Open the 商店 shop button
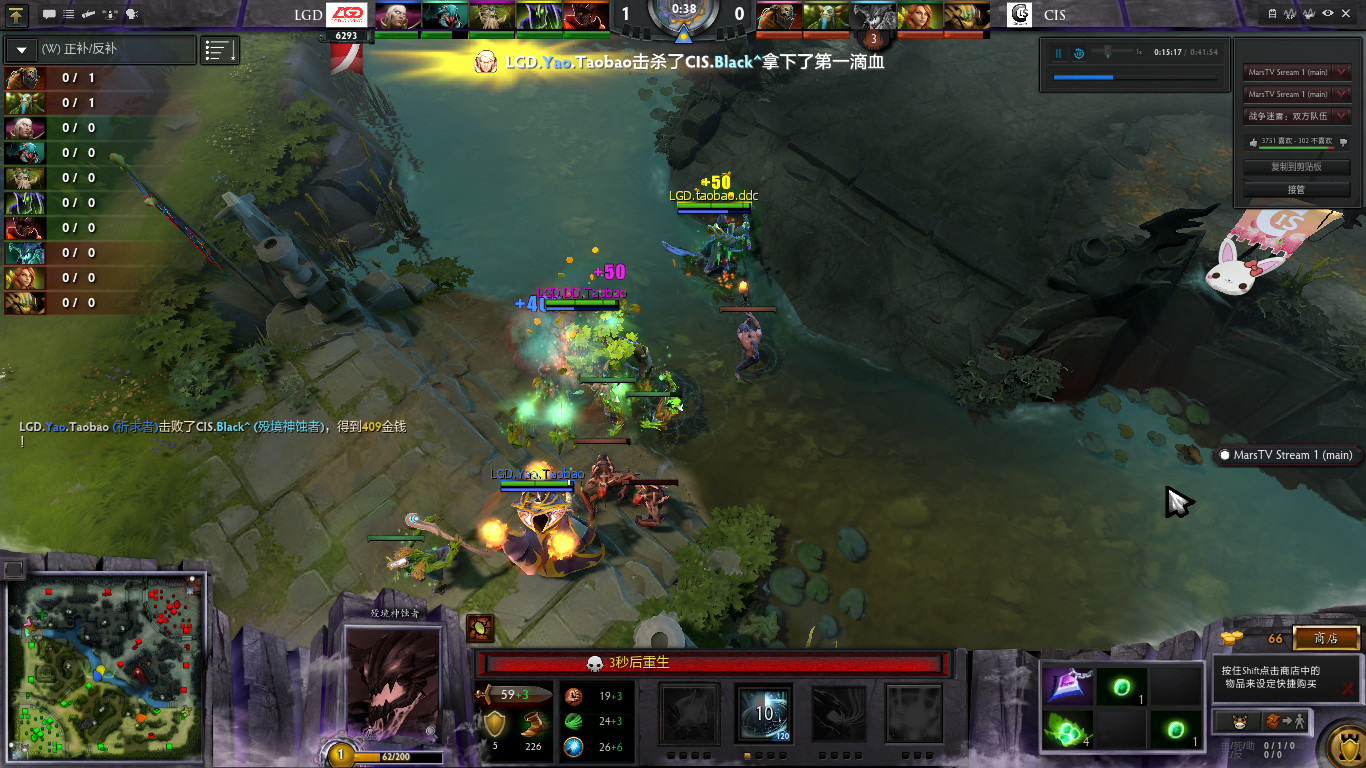Image resolution: width=1366 pixels, height=768 pixels. click(x=1326, y=638)
